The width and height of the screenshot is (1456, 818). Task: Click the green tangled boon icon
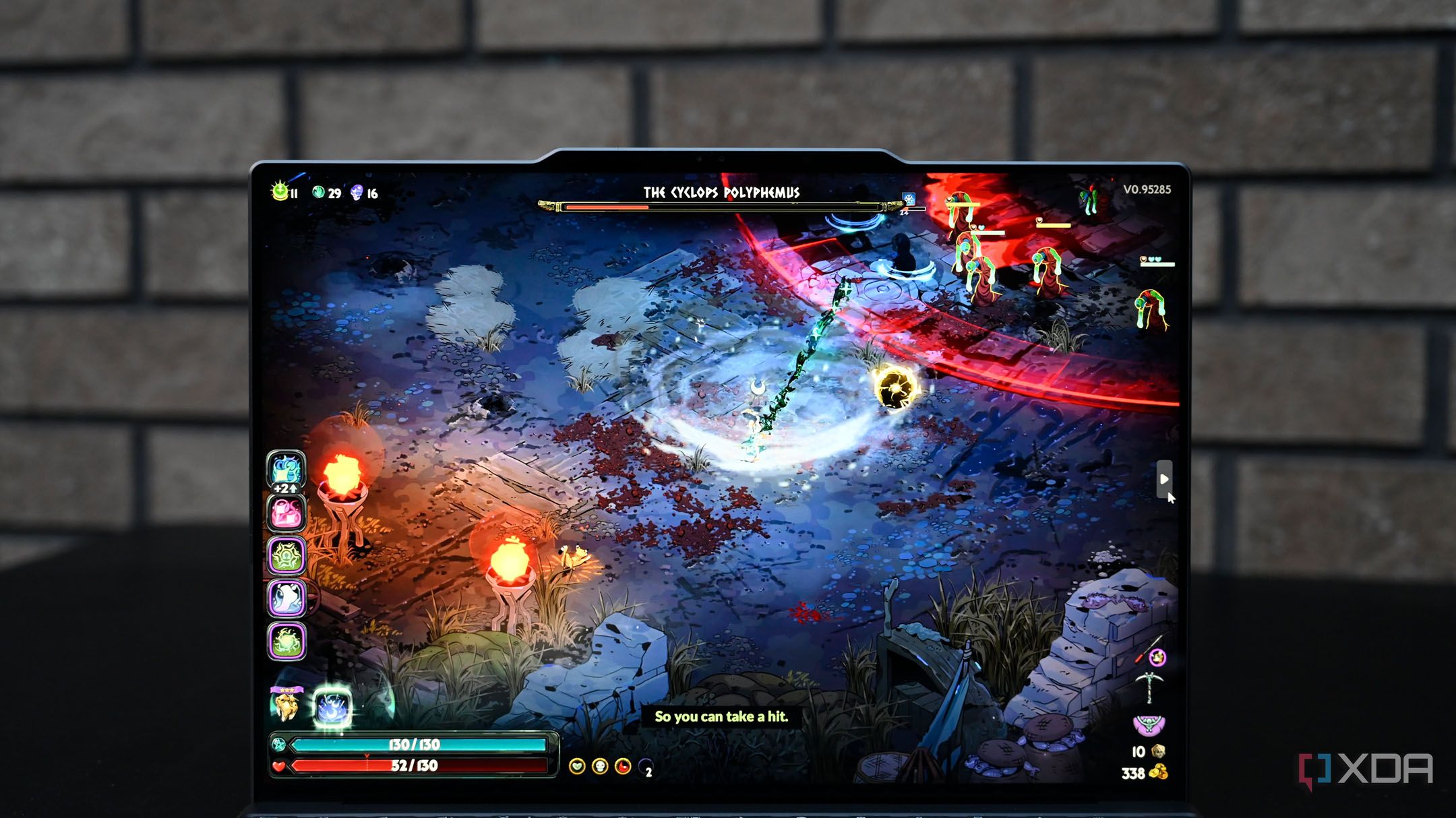click(x=286, y=556)
